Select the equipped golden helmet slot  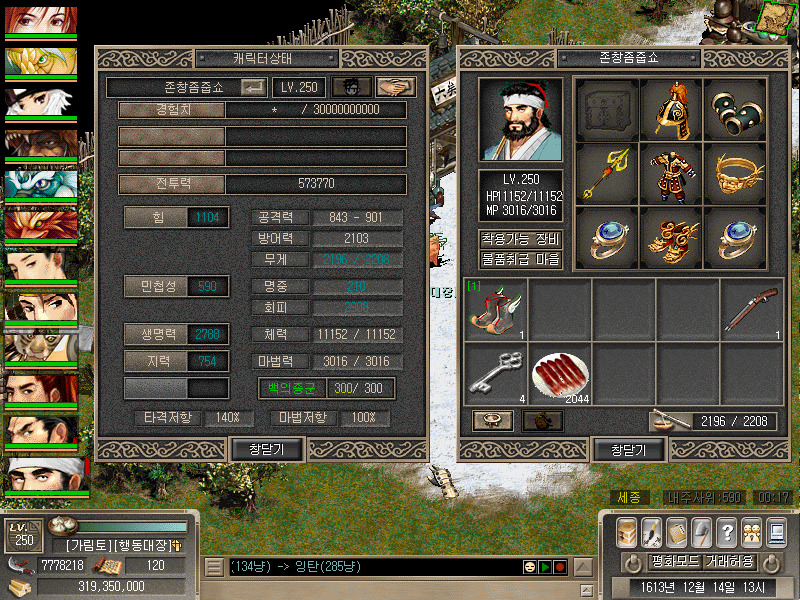tap(671, 110)
